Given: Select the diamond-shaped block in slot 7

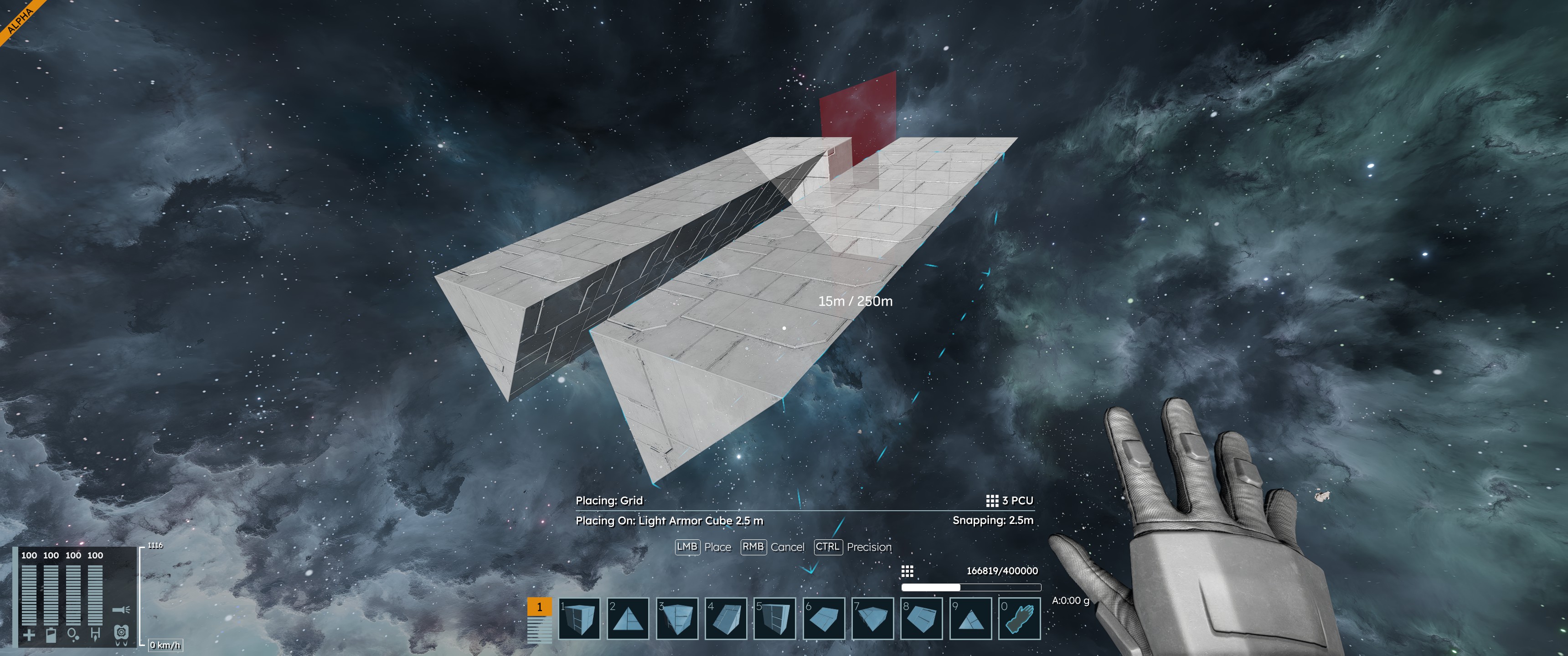Looking at the screenshot, I should click(x=872, y=618).
